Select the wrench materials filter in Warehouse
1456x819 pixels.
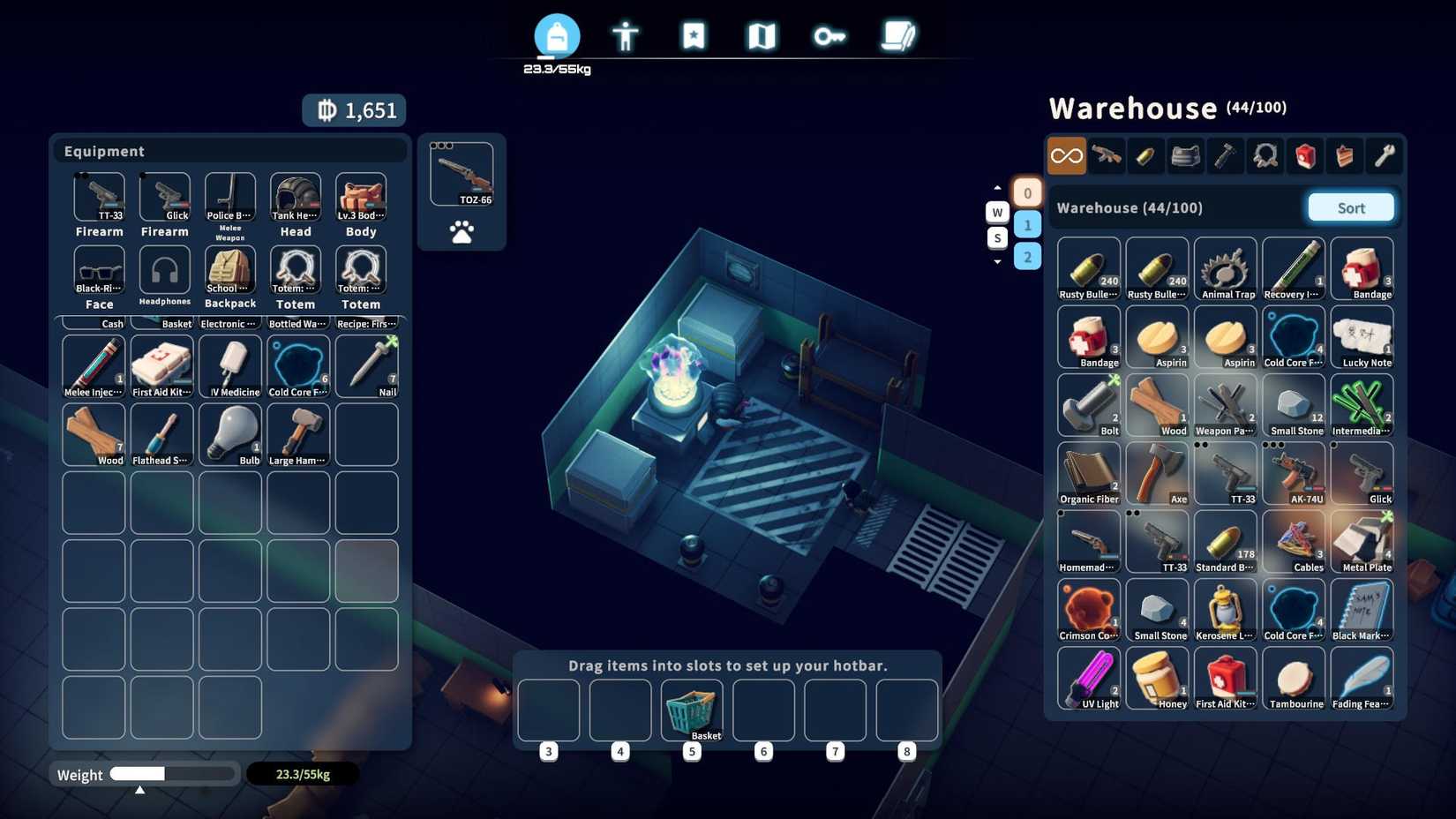1384,155
